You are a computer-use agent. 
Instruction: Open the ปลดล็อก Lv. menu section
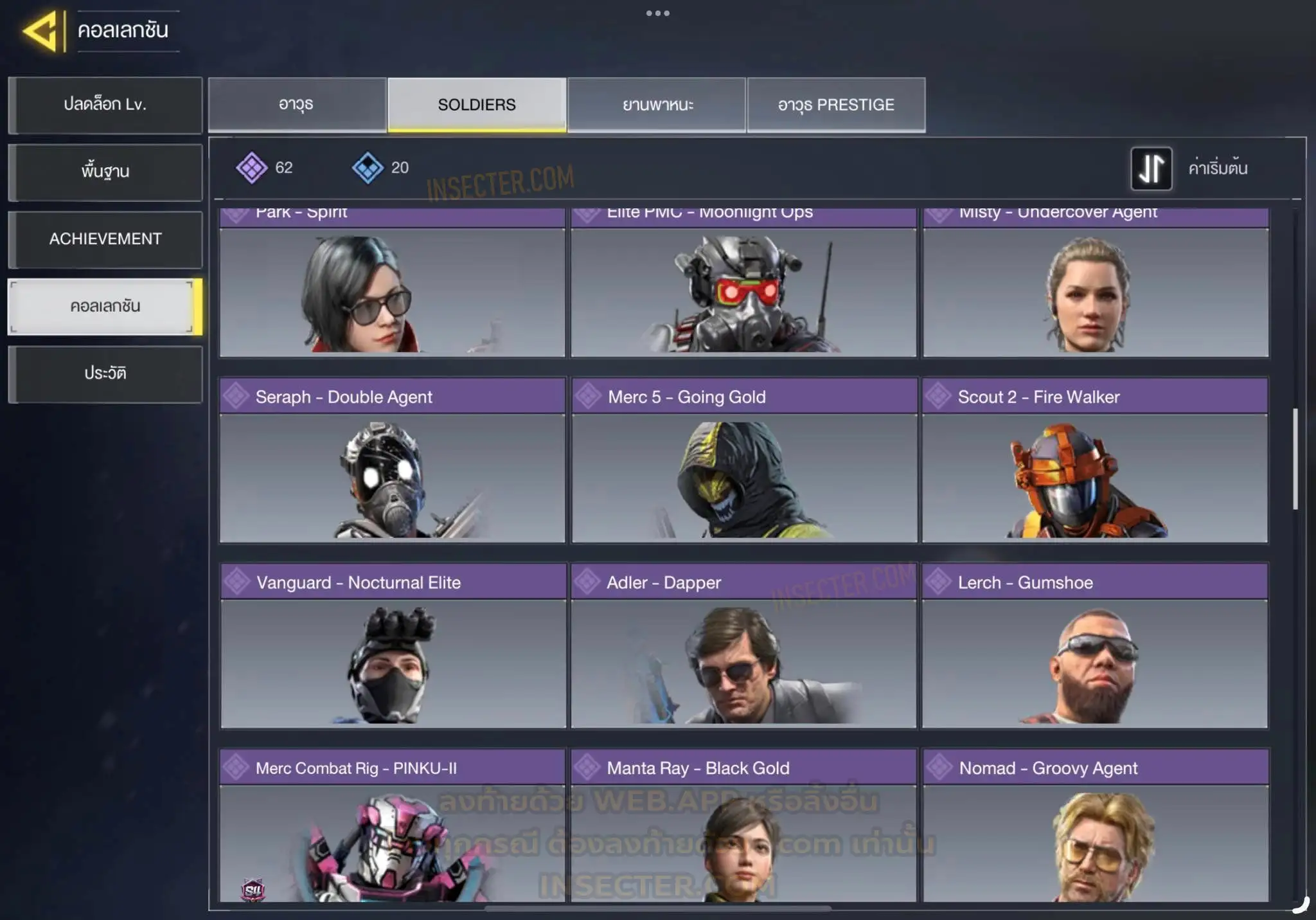(x=105, y=105)
